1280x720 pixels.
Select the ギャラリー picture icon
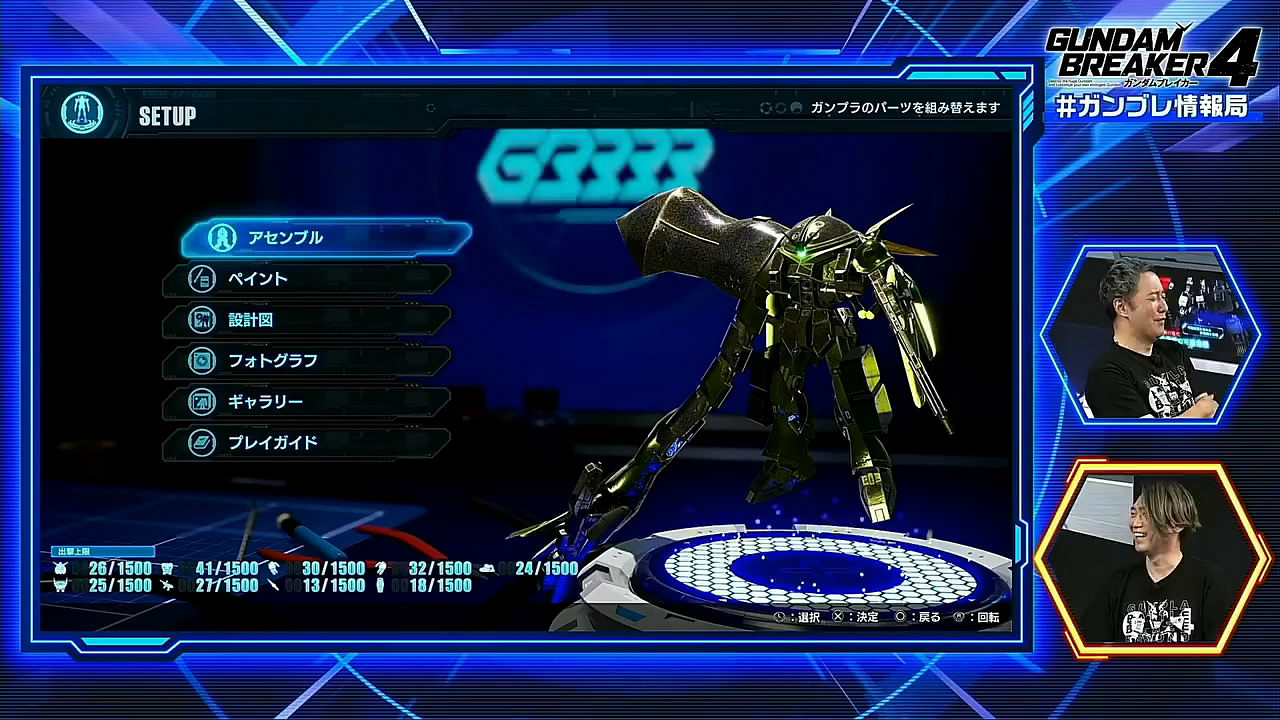click(x=201, y=402)
